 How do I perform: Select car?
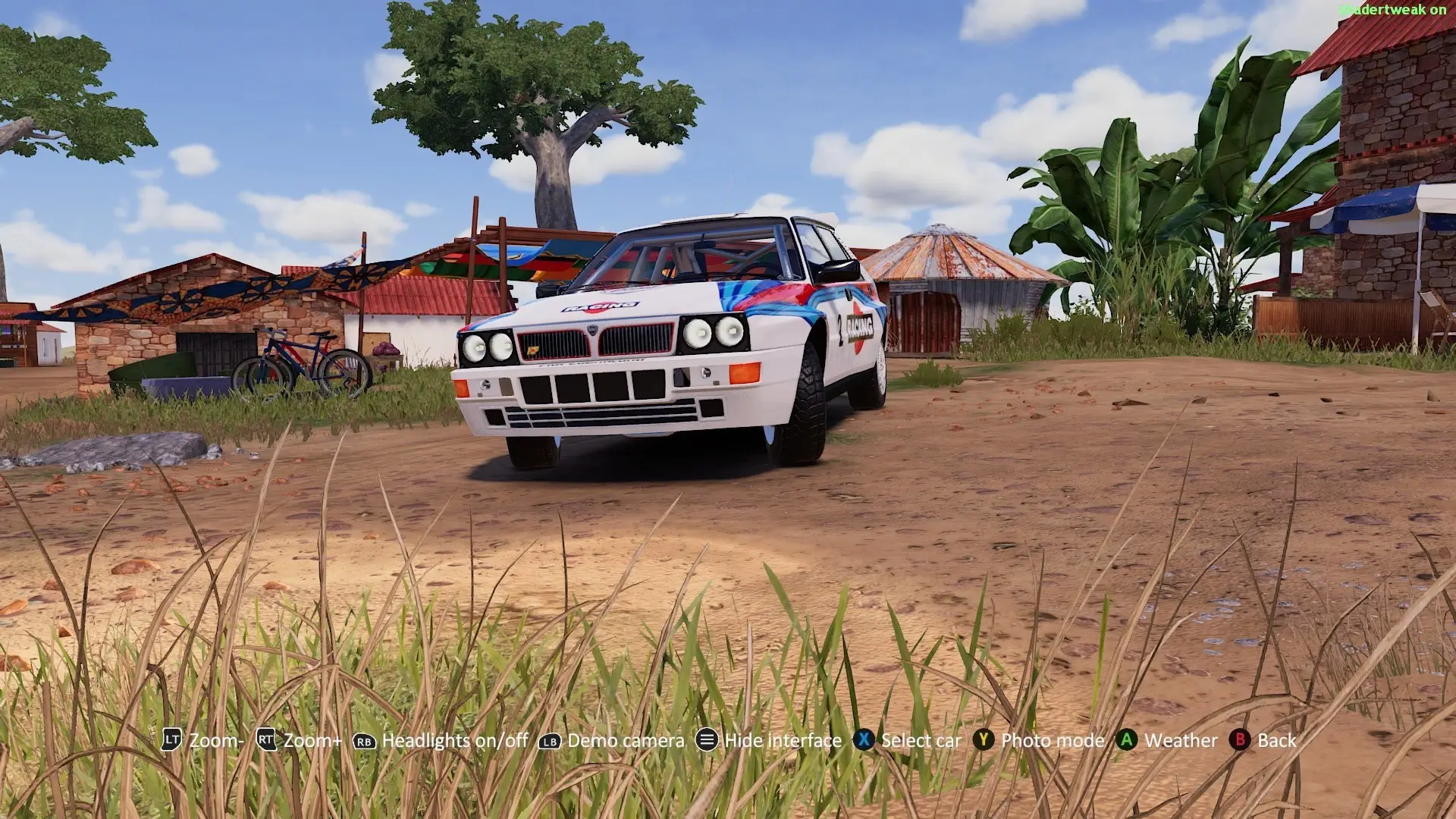pyautogui.click(x=920, y=740)
